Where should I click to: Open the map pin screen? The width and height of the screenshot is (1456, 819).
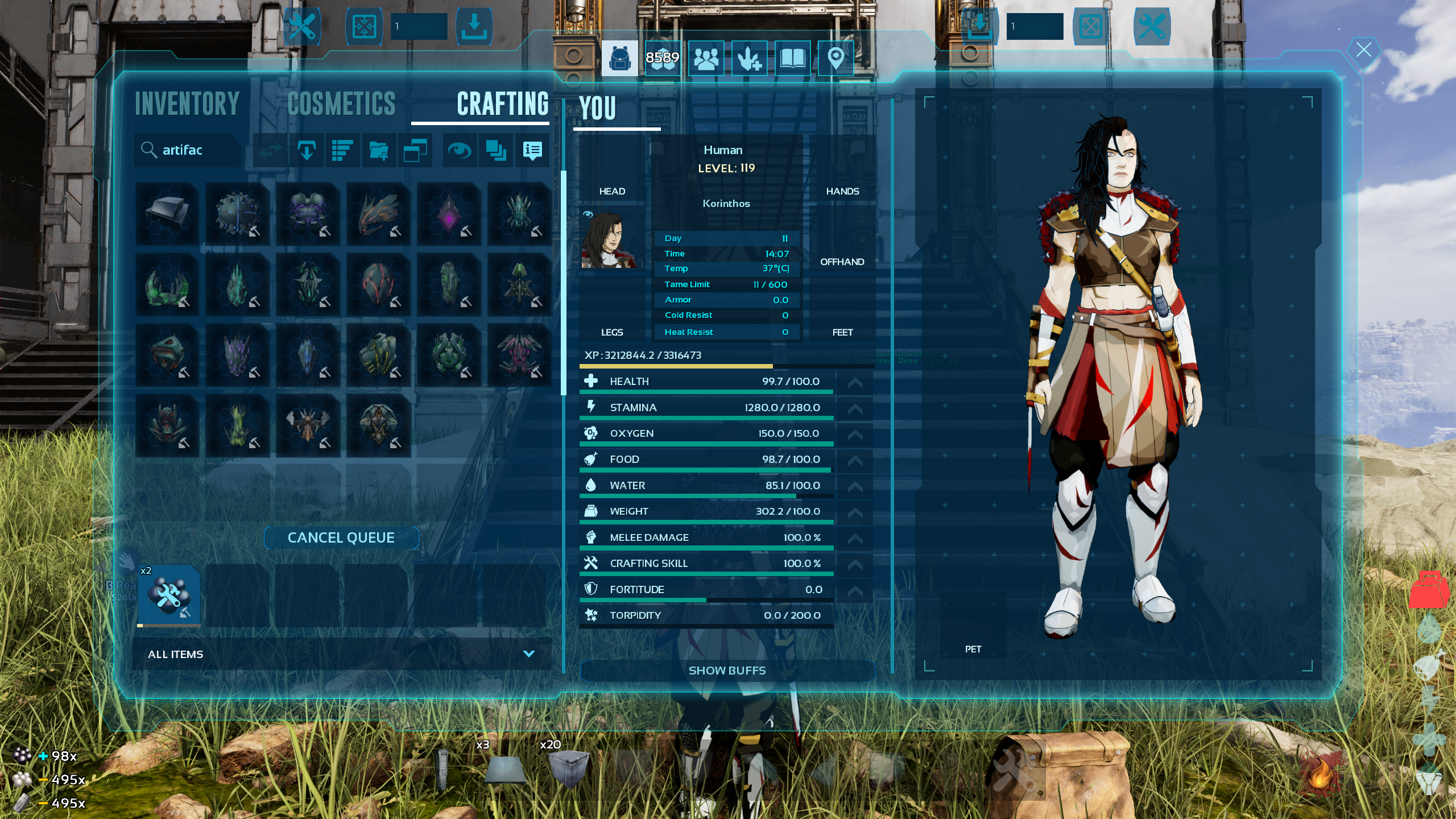[x=835, y=58]
